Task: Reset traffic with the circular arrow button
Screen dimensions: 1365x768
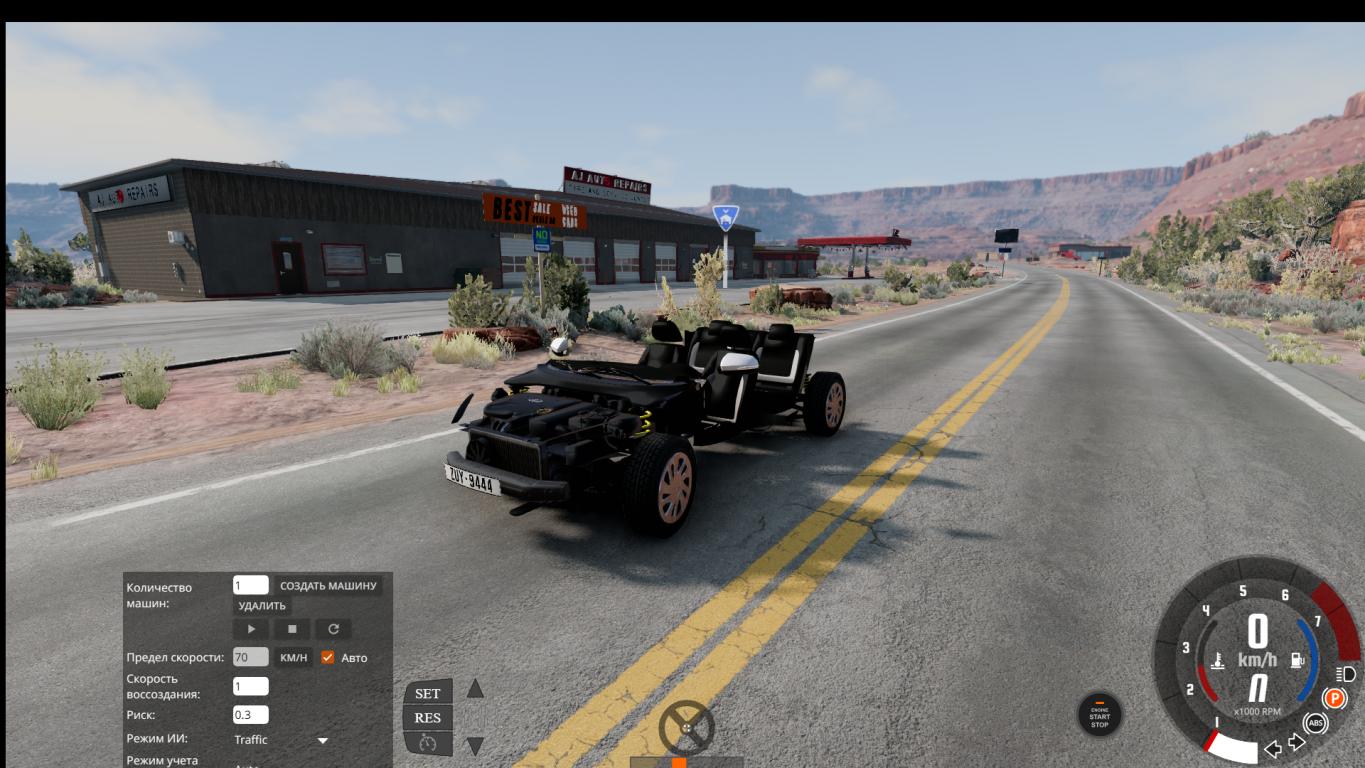Action: (x=333, y=629)
